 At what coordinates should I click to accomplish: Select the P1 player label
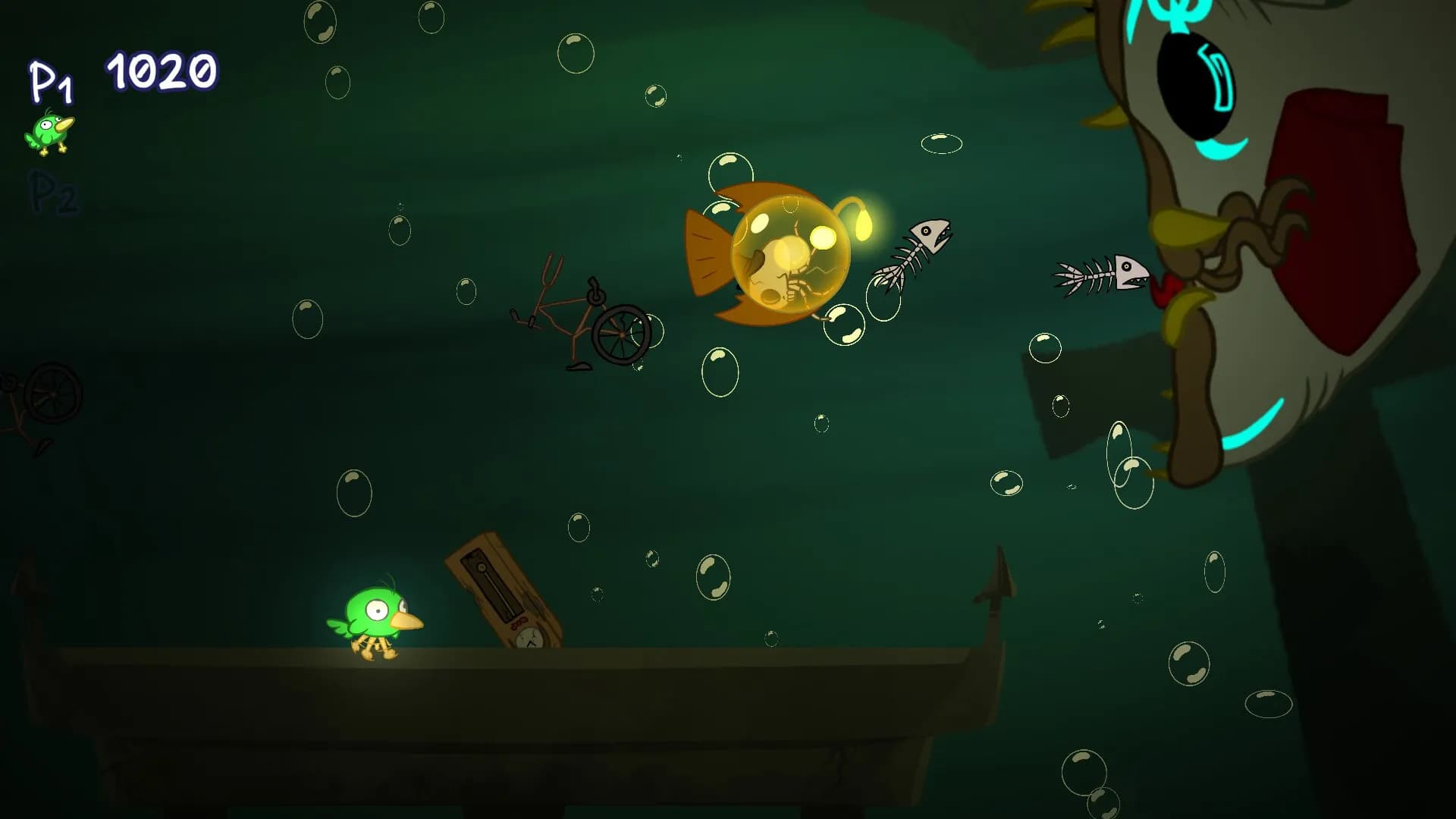[x=51, y=82]
